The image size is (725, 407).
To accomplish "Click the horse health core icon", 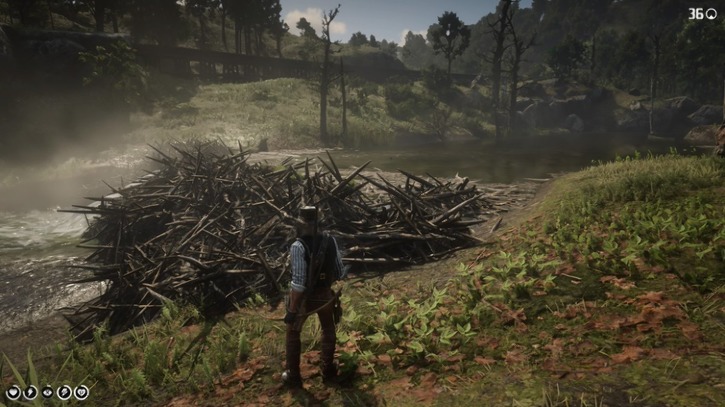I will pos(81,392).
